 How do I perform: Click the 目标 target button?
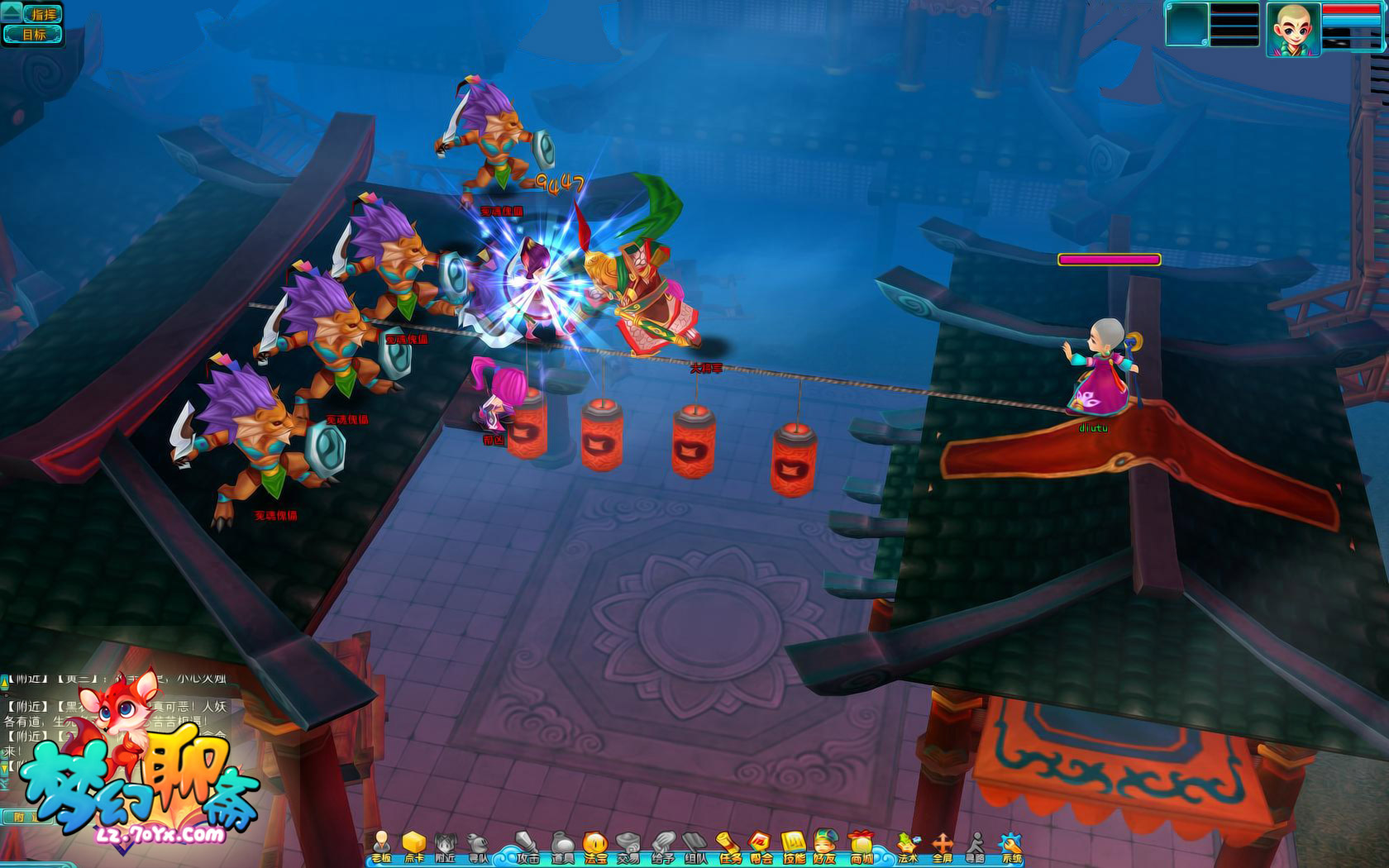[34, 34]
